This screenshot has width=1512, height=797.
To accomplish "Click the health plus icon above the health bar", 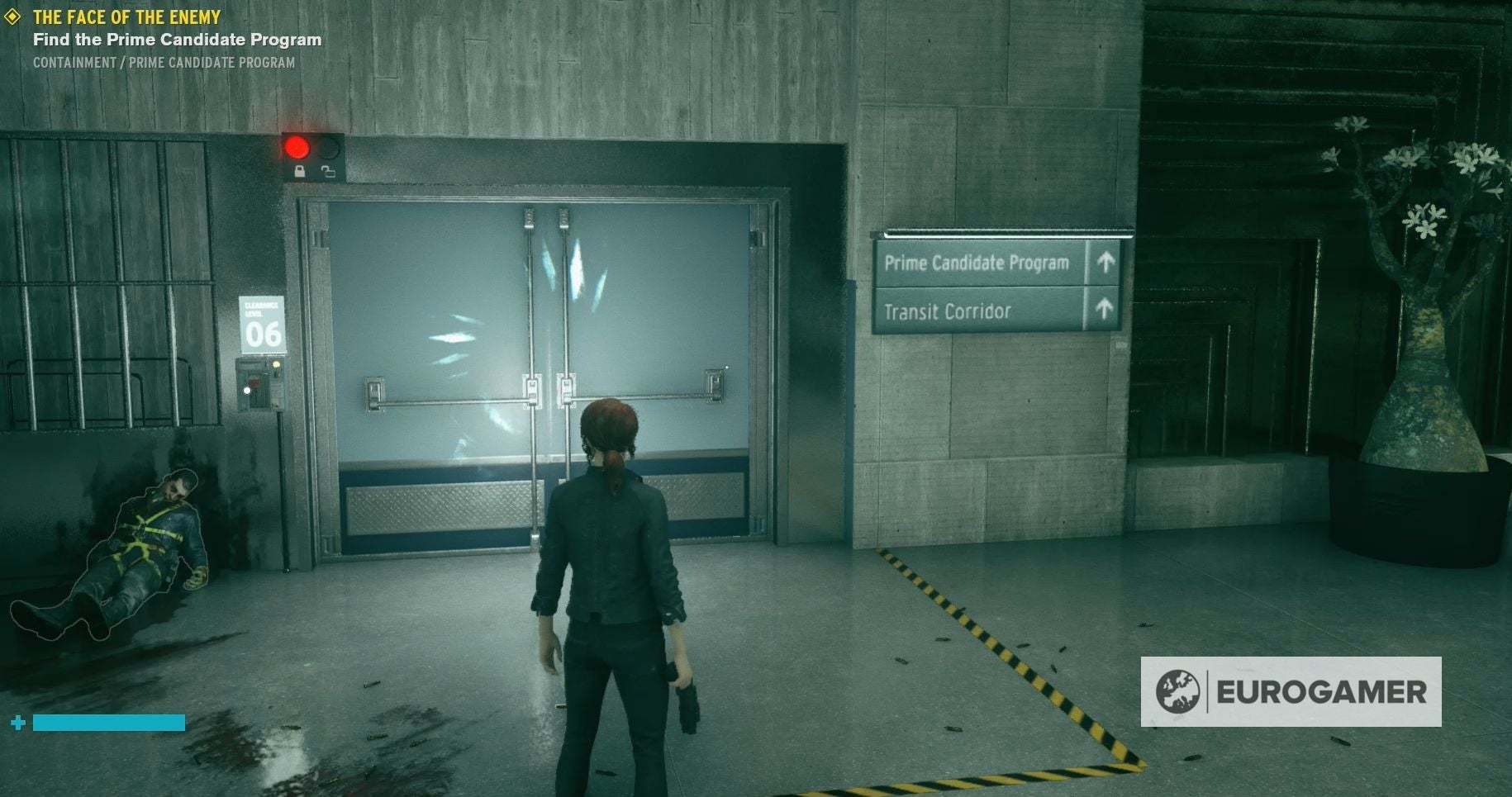I will click(x=18, y=722).
